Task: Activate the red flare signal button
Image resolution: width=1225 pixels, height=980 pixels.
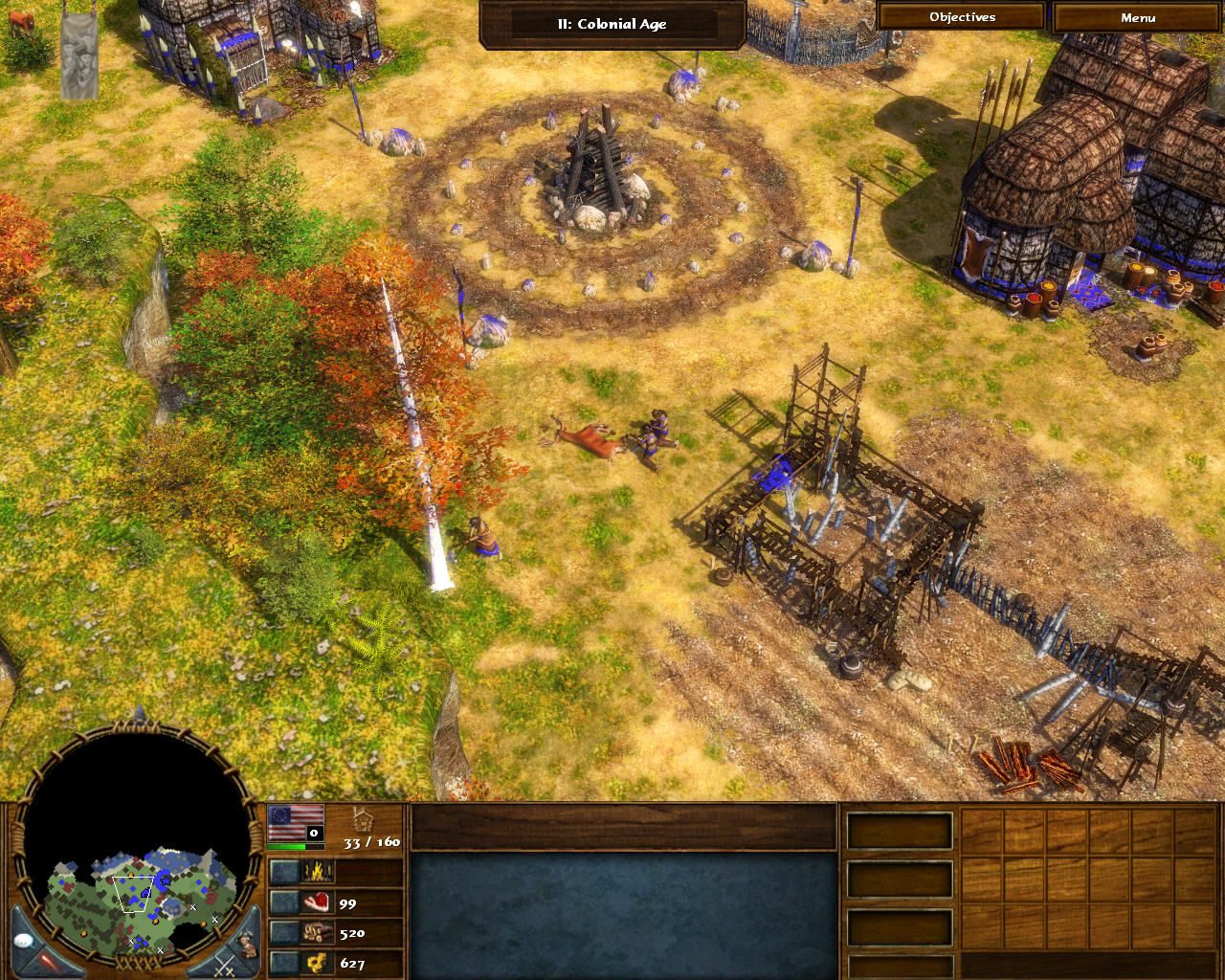Action: (50, 963)
